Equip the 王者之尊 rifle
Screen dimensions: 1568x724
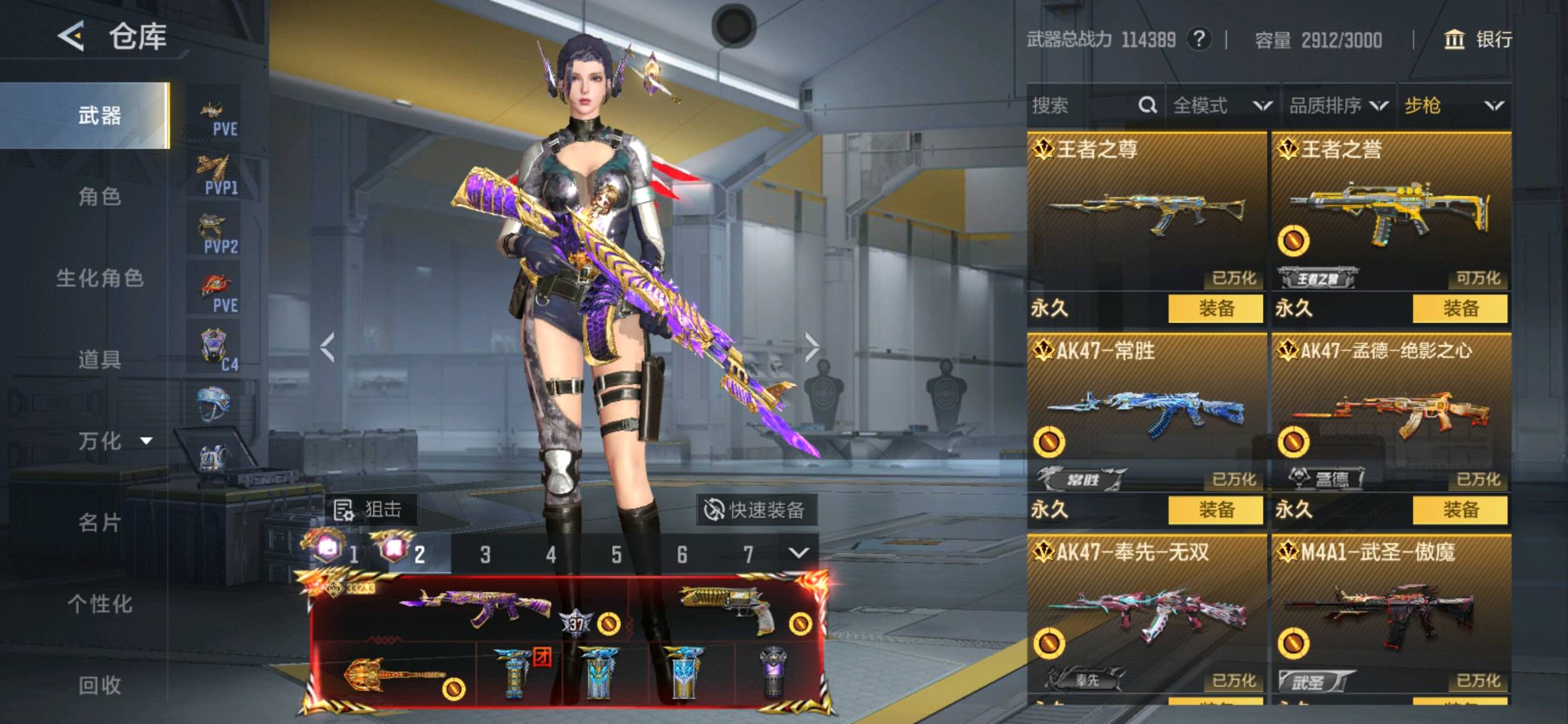1215,308
